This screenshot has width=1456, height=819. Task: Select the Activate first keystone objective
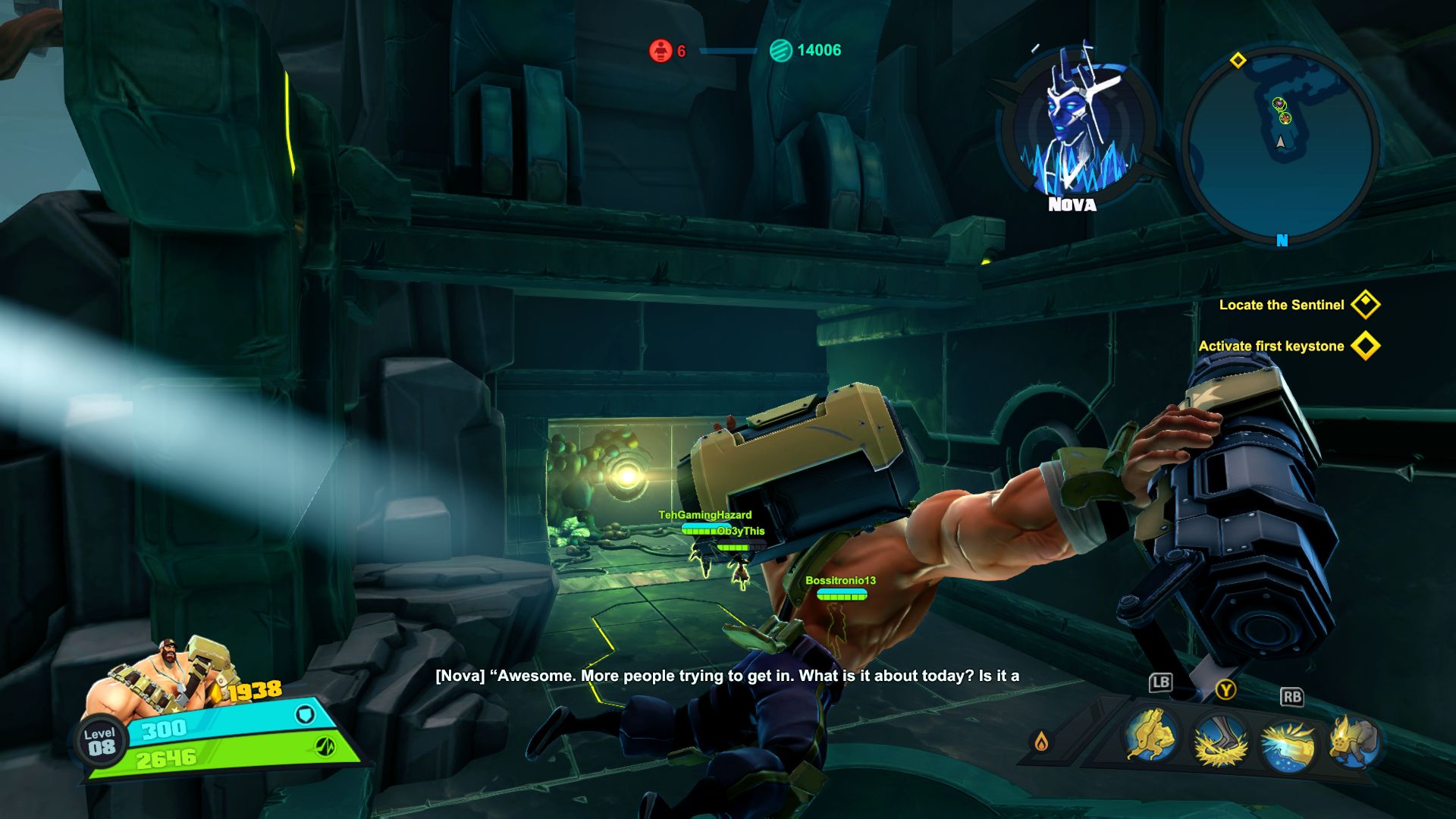(x=1272, y=346)
